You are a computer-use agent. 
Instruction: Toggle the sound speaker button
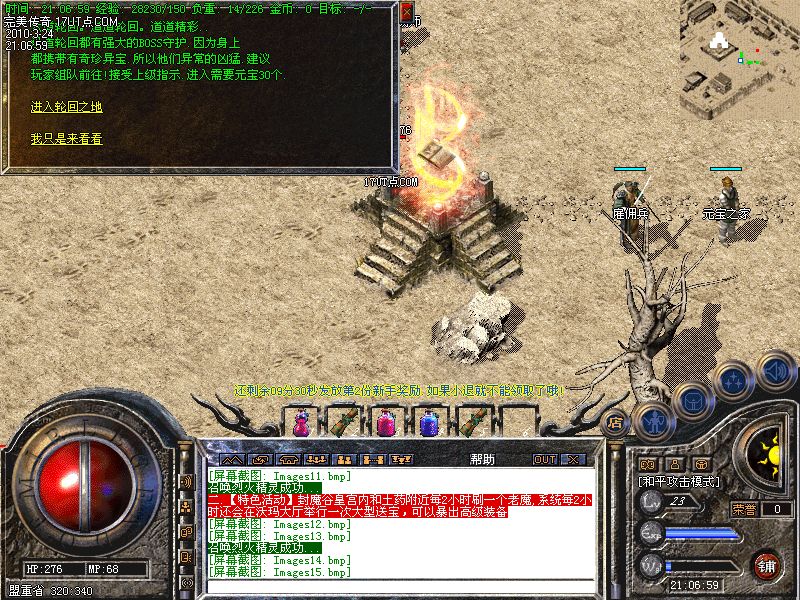776,370
